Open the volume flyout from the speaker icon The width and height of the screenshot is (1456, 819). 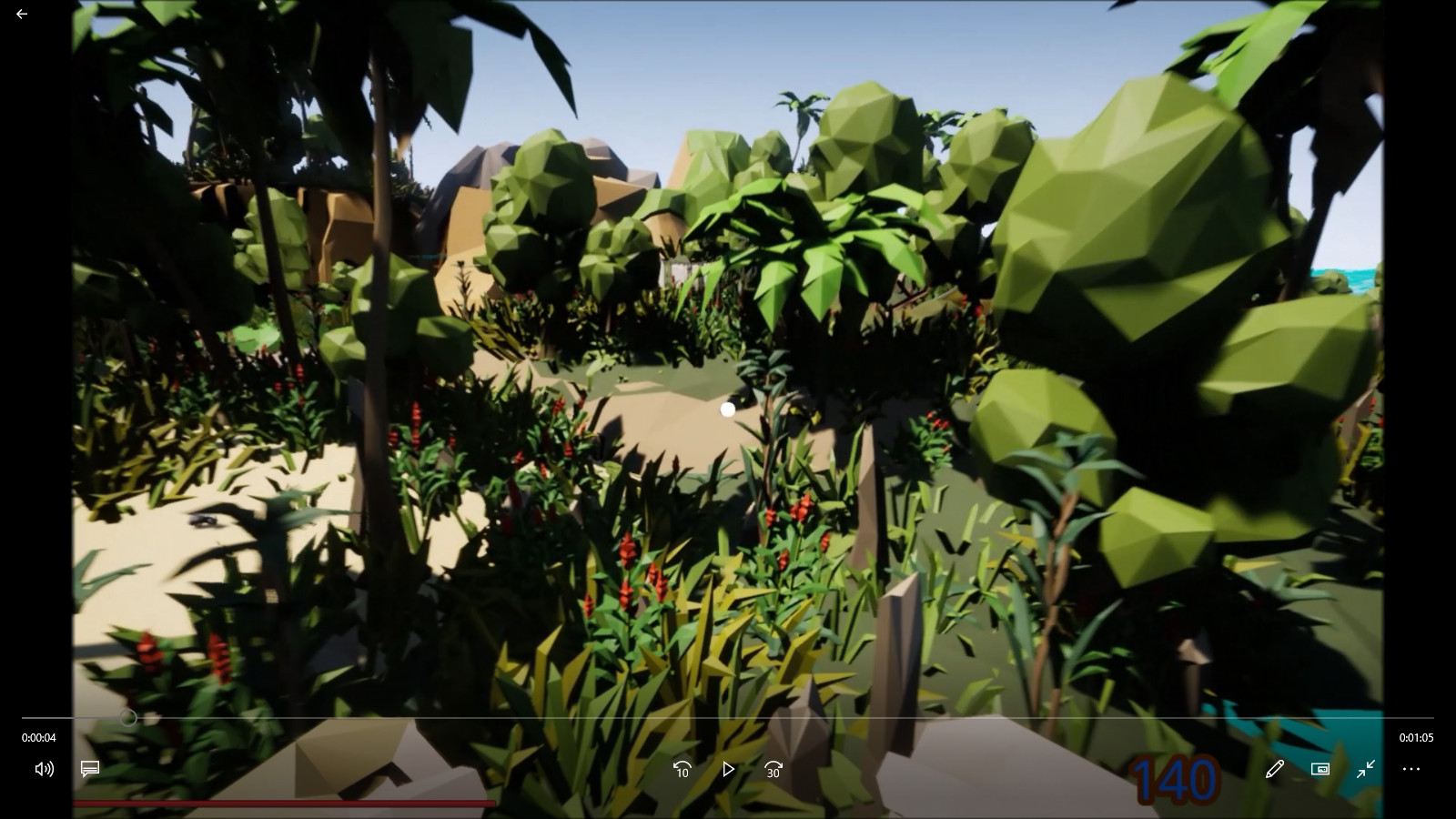click(x=43, y=769)
